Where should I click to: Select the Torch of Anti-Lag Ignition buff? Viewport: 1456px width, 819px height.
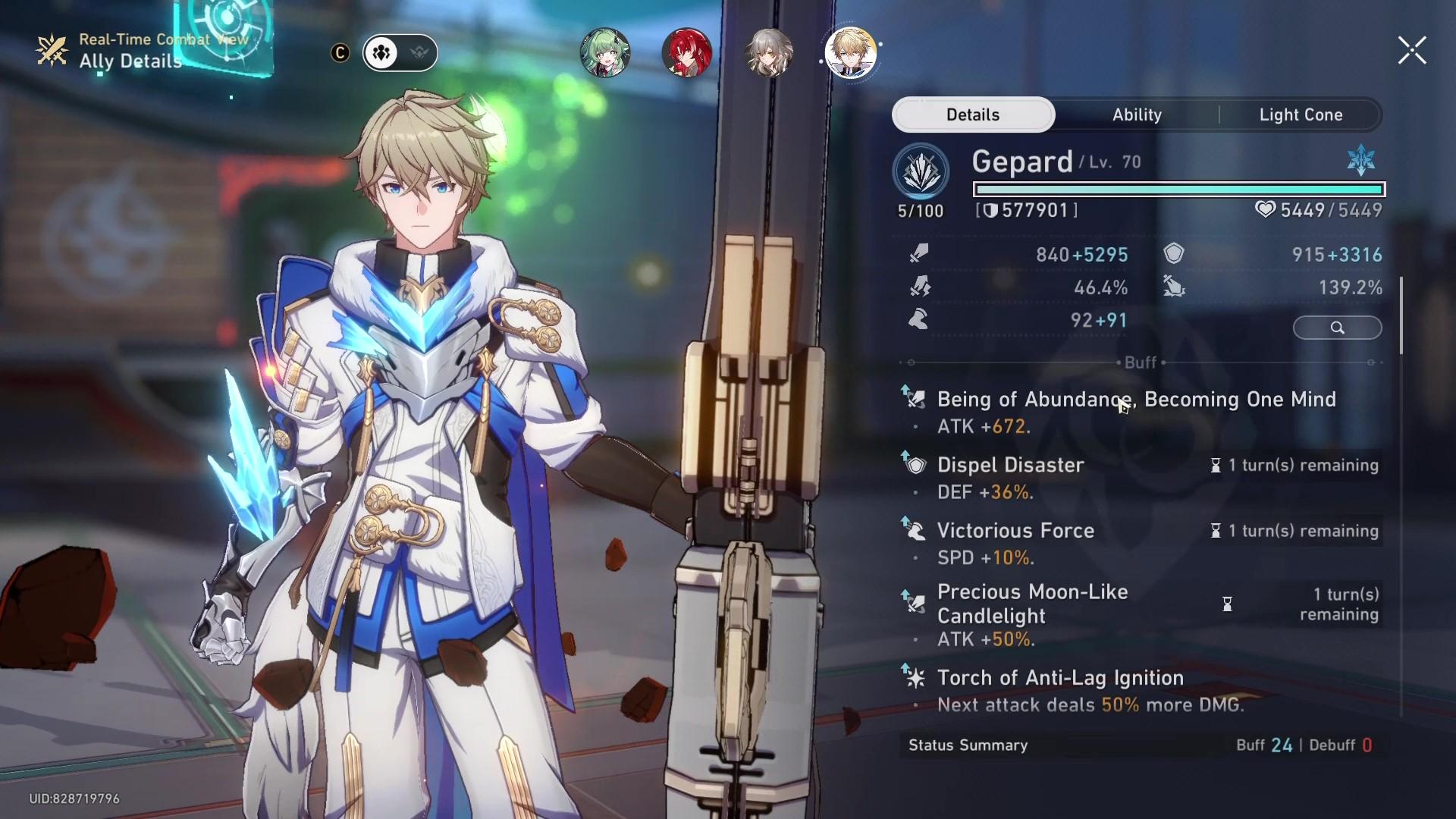pos(1060,678)
